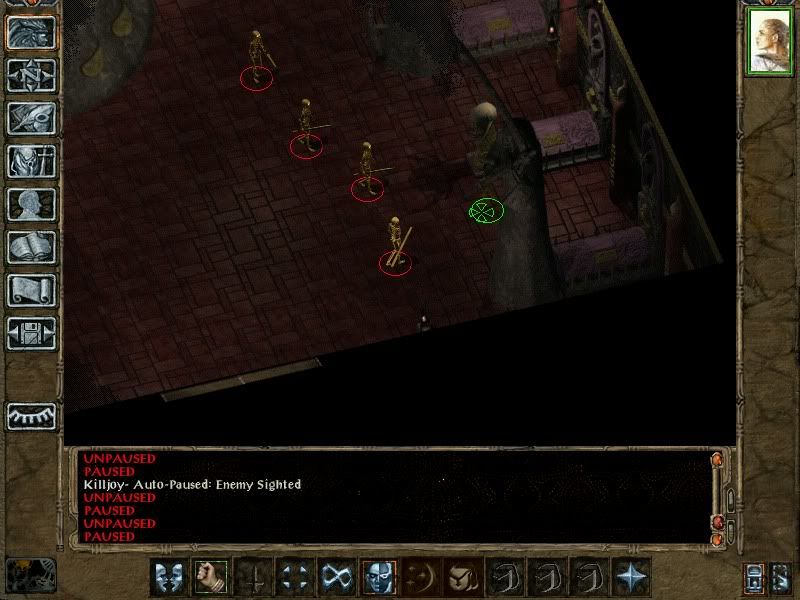This screenshot has width=800, height=600.
Task: Open the mage spellbook
Action: coord(31,247)
